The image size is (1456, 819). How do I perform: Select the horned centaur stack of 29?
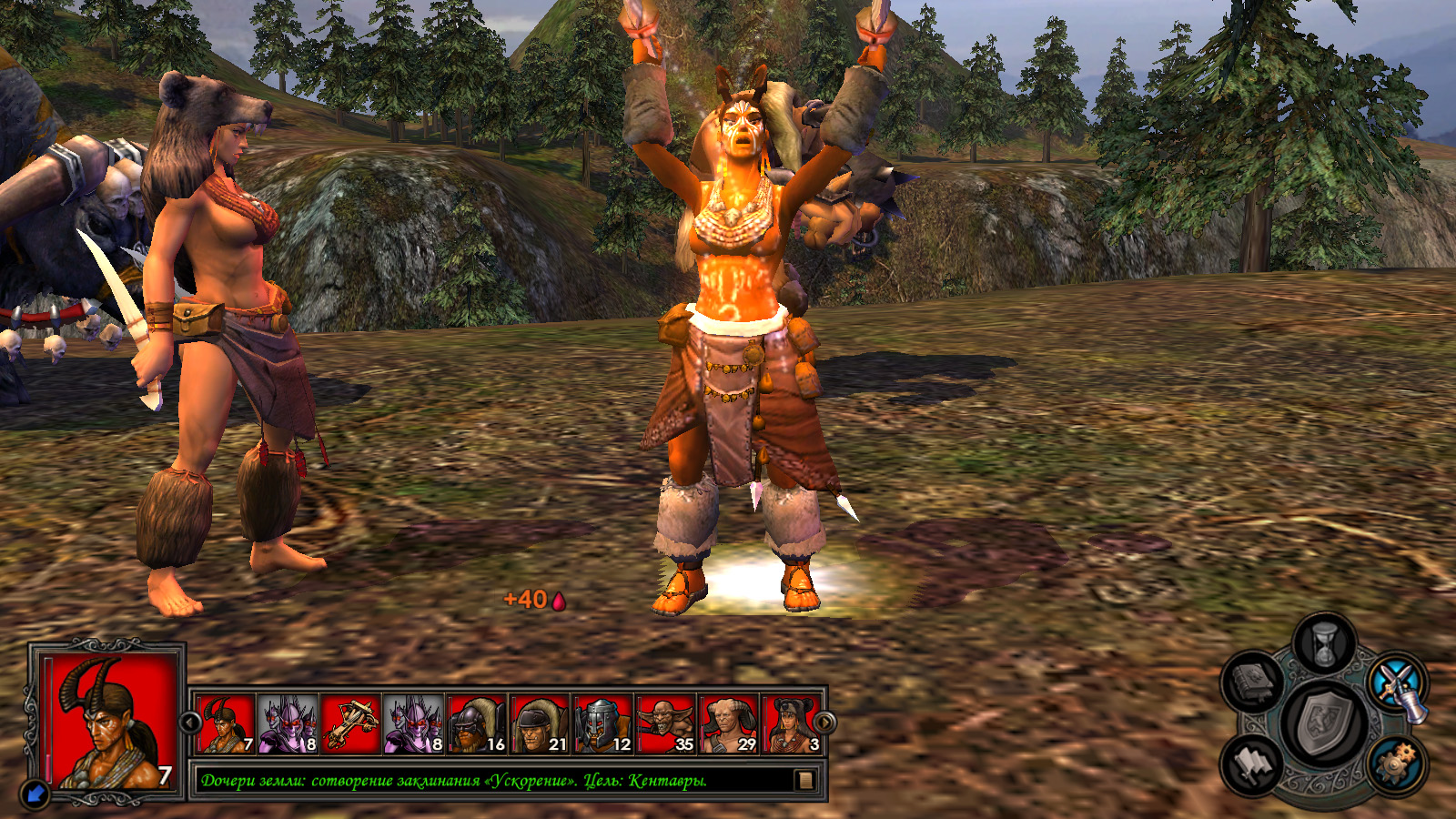coord(728,724)
